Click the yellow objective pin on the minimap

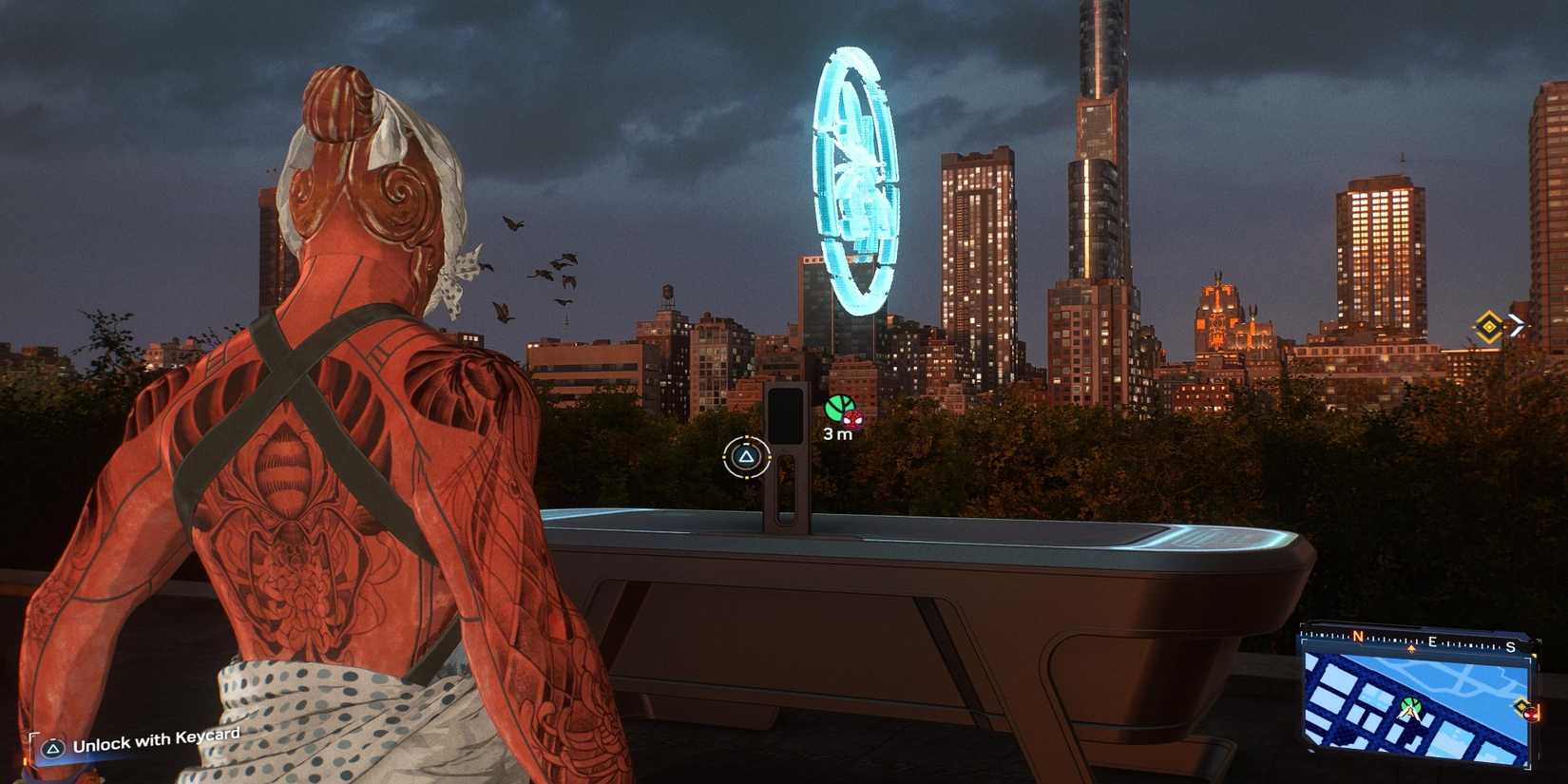click(x=1520, y=704)
